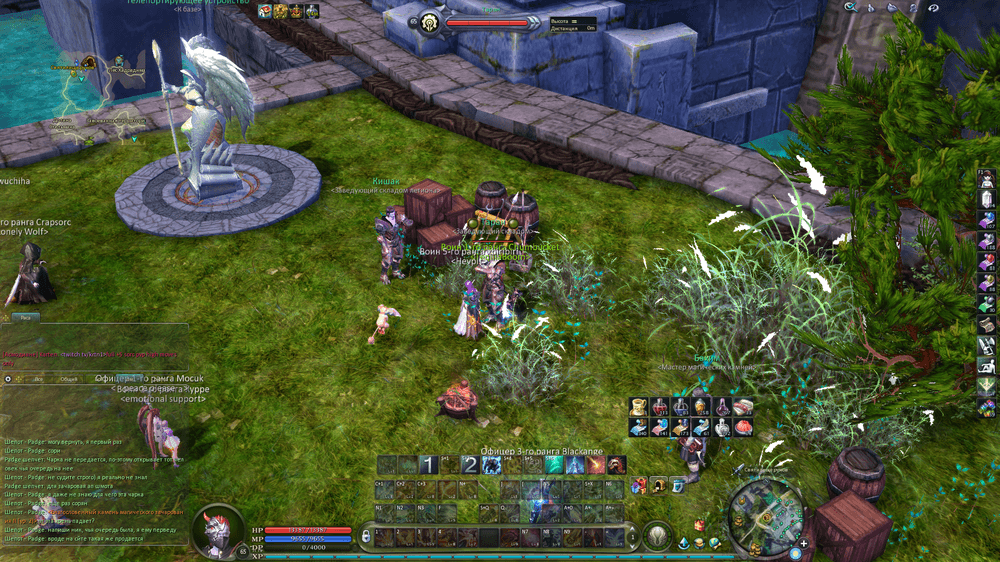Open the magnifier icon in top-right corner
This screenshot has height=562, width=1000.
coord(849,7)
